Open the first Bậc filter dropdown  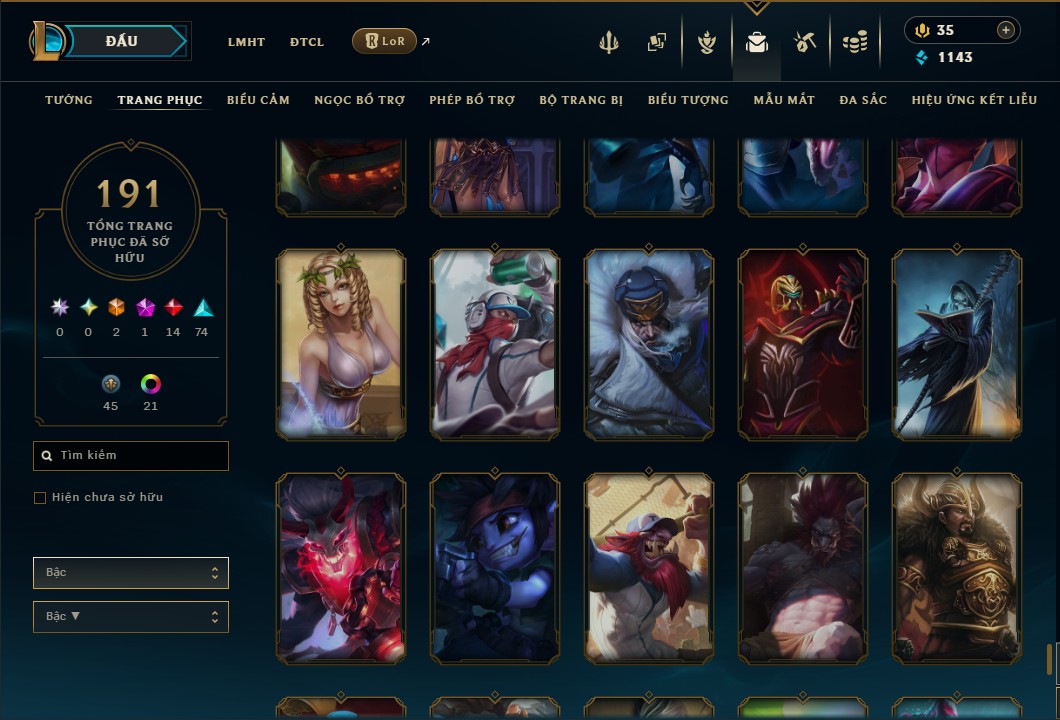[x=131, y=573]
